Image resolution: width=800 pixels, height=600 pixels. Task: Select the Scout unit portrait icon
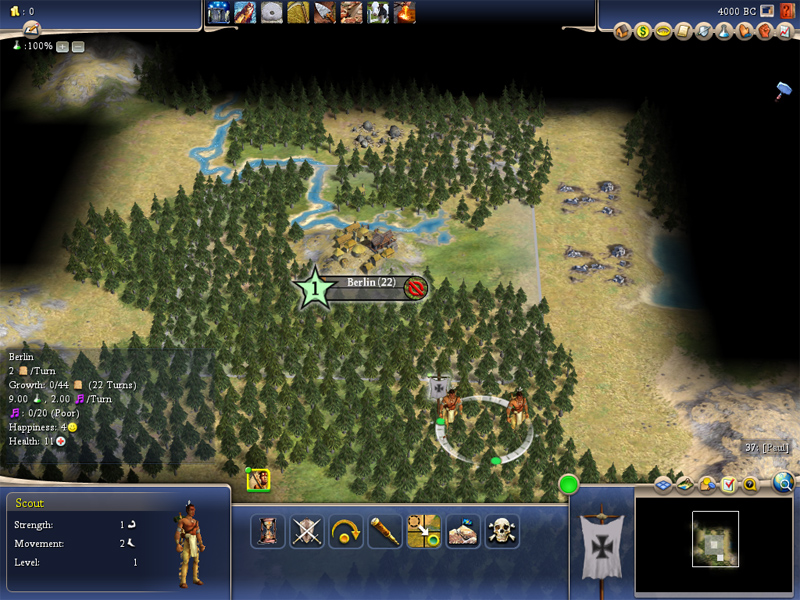[x=258, y=481]
